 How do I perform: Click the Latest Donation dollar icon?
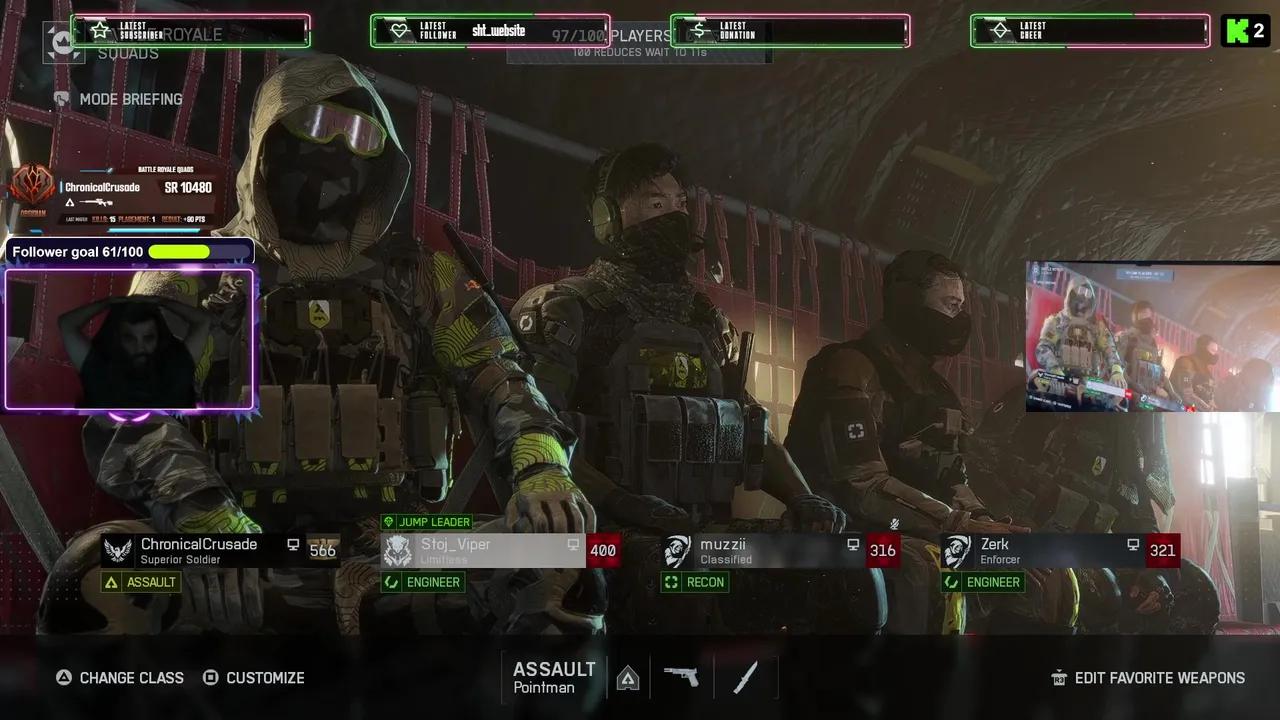click(x=699, y=30)
